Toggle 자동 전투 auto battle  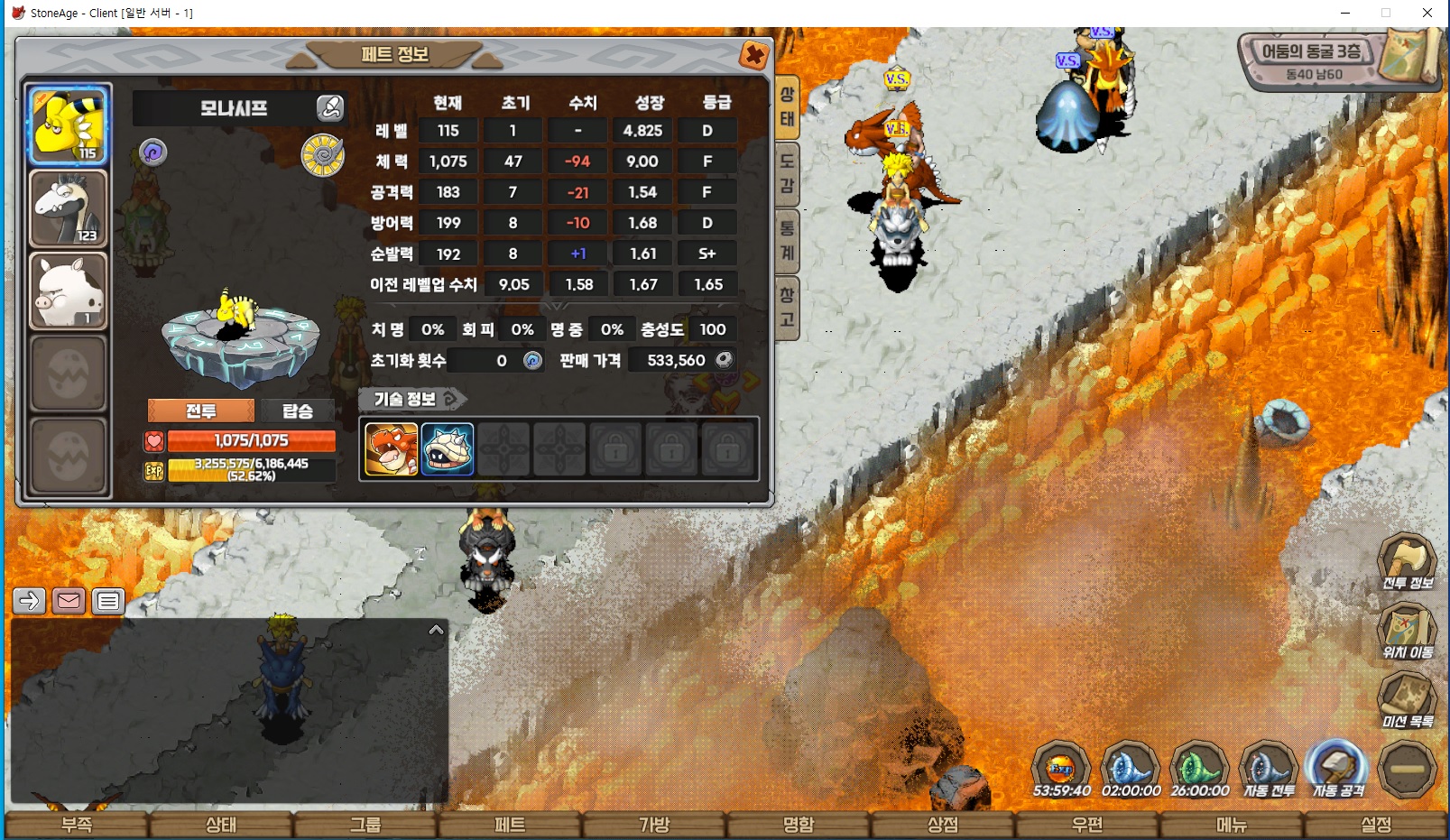pos(1269,770)
